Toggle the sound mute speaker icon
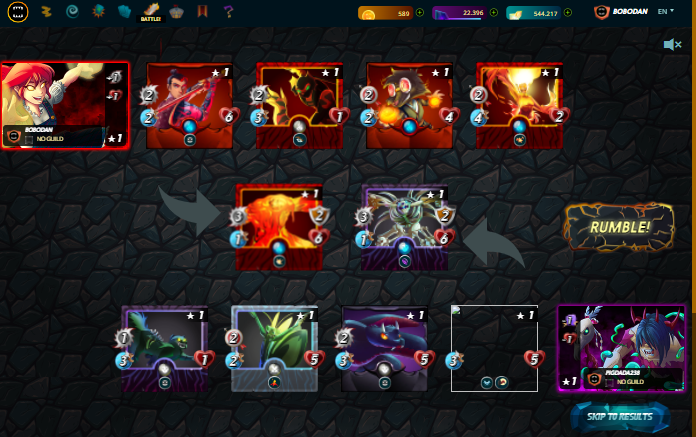The height and width of the screenshot is (437, 696). click(673, 45)
